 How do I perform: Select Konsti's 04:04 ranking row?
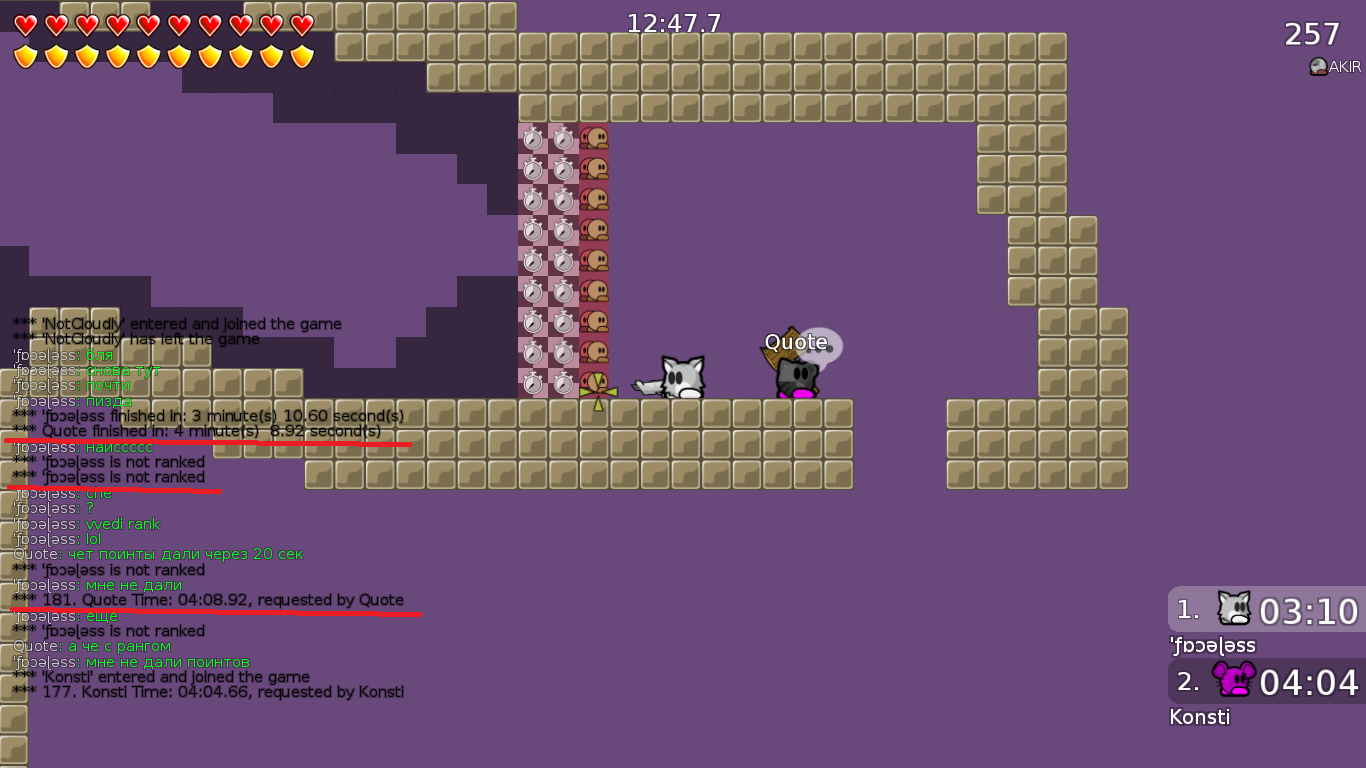[1266, 681]
